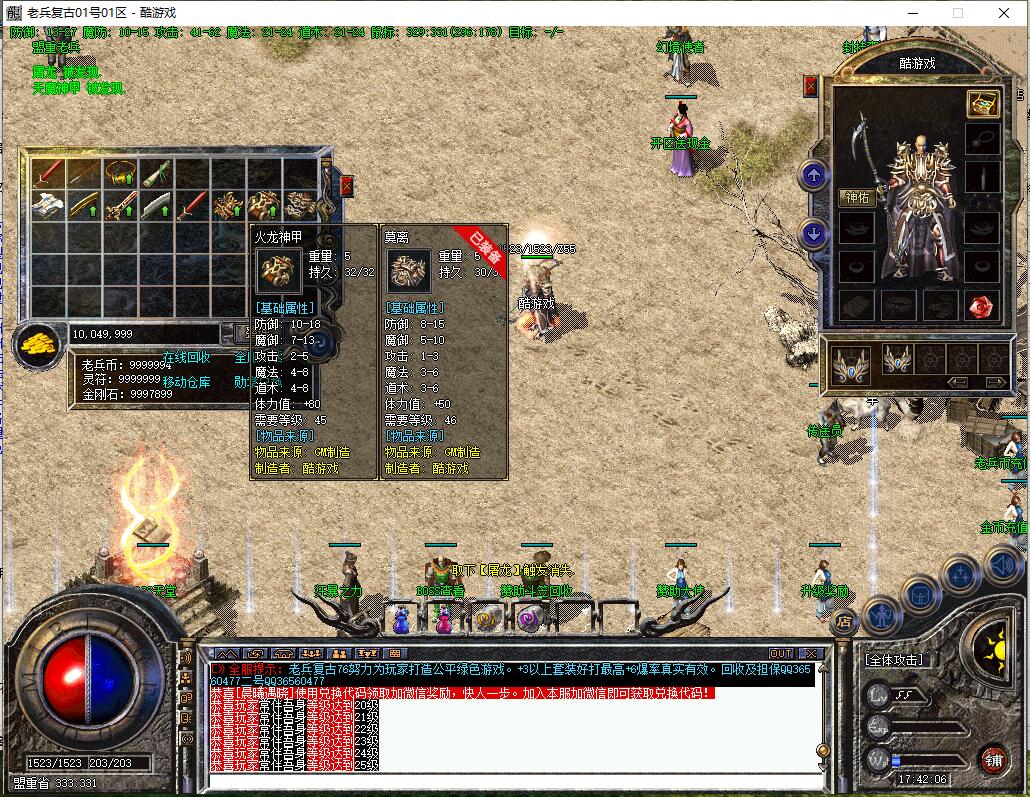Click the OUT button on the chat bar
Screen dimensions: 1030x797
(x=781, y=654)
